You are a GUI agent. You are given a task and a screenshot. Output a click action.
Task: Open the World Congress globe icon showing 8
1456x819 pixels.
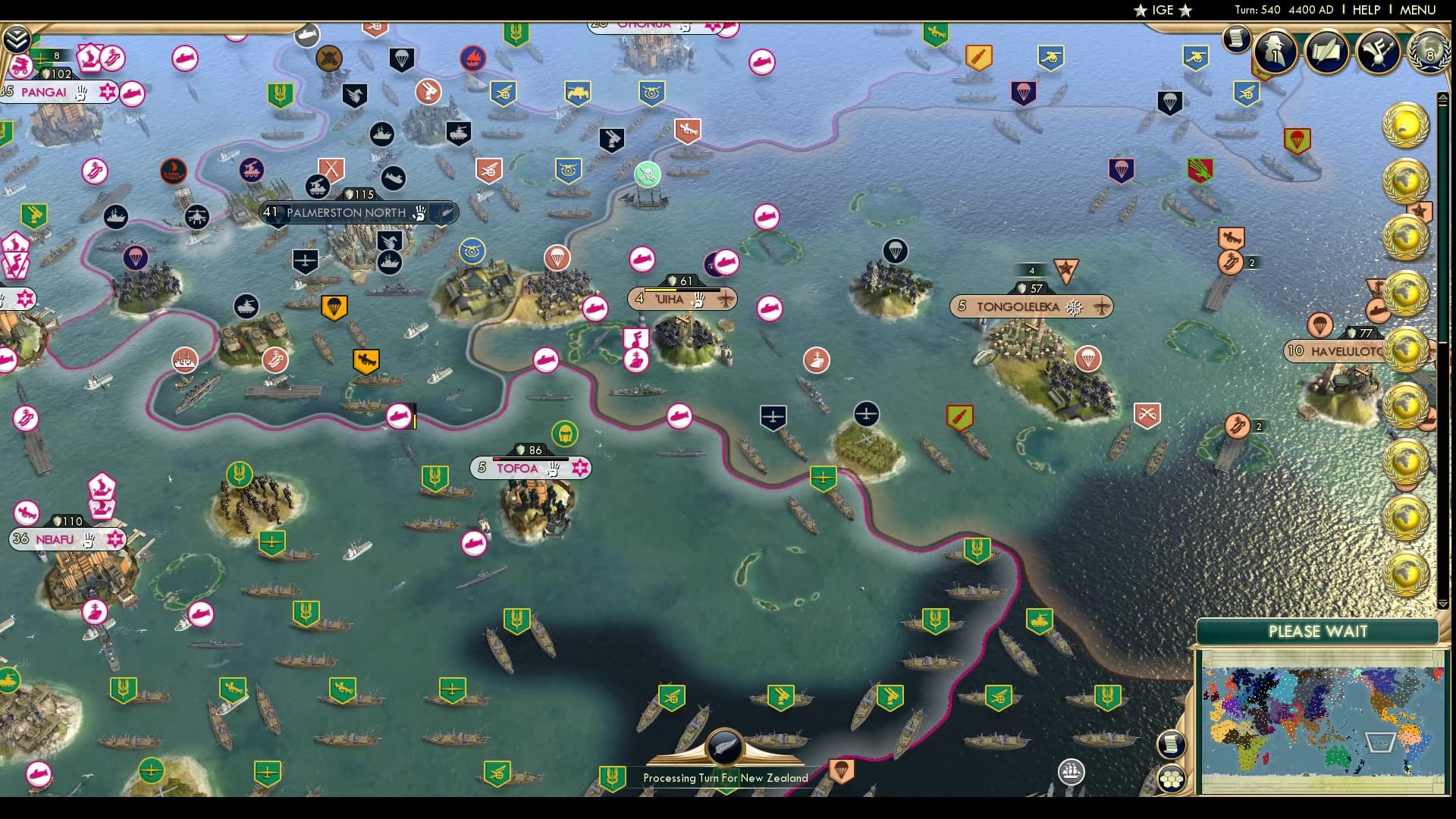click(1429, 55)
